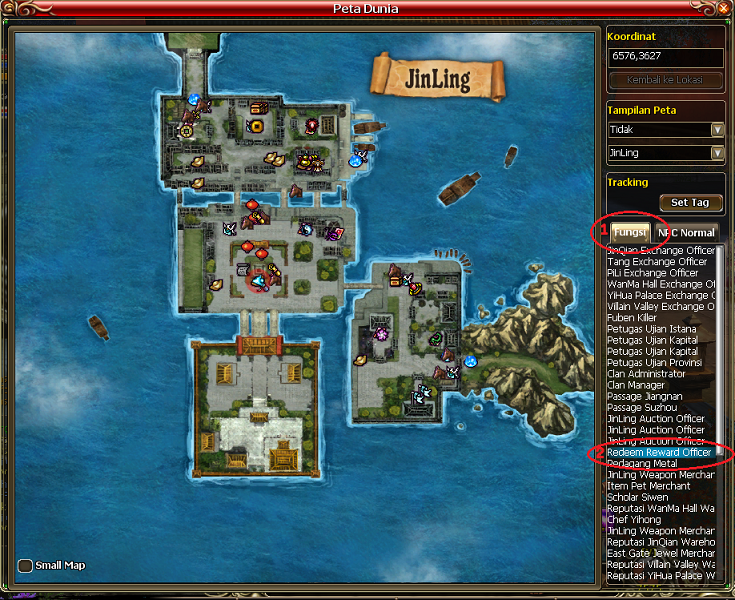Select Pedagang Metal entry

pos(642,464)
